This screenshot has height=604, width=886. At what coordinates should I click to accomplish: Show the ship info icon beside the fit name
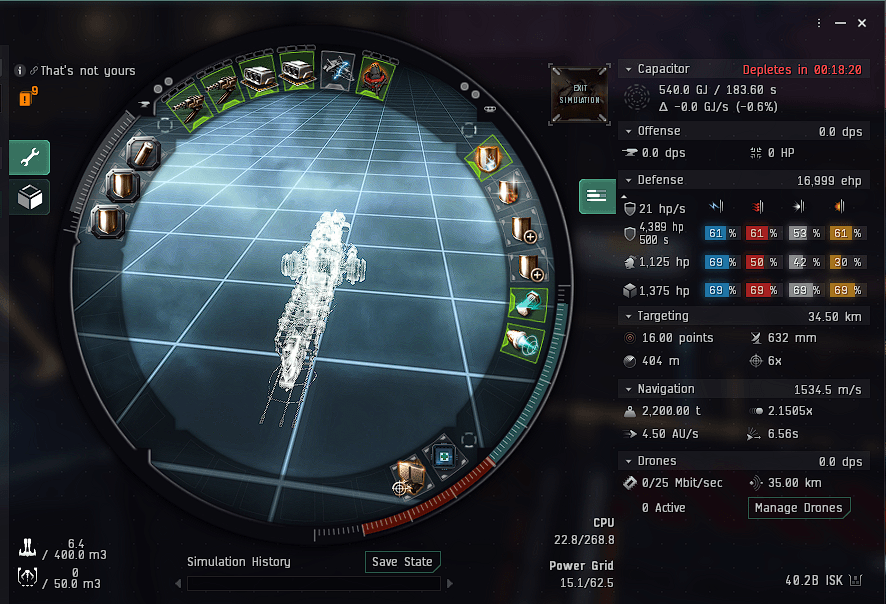click(x=20, y=71)
